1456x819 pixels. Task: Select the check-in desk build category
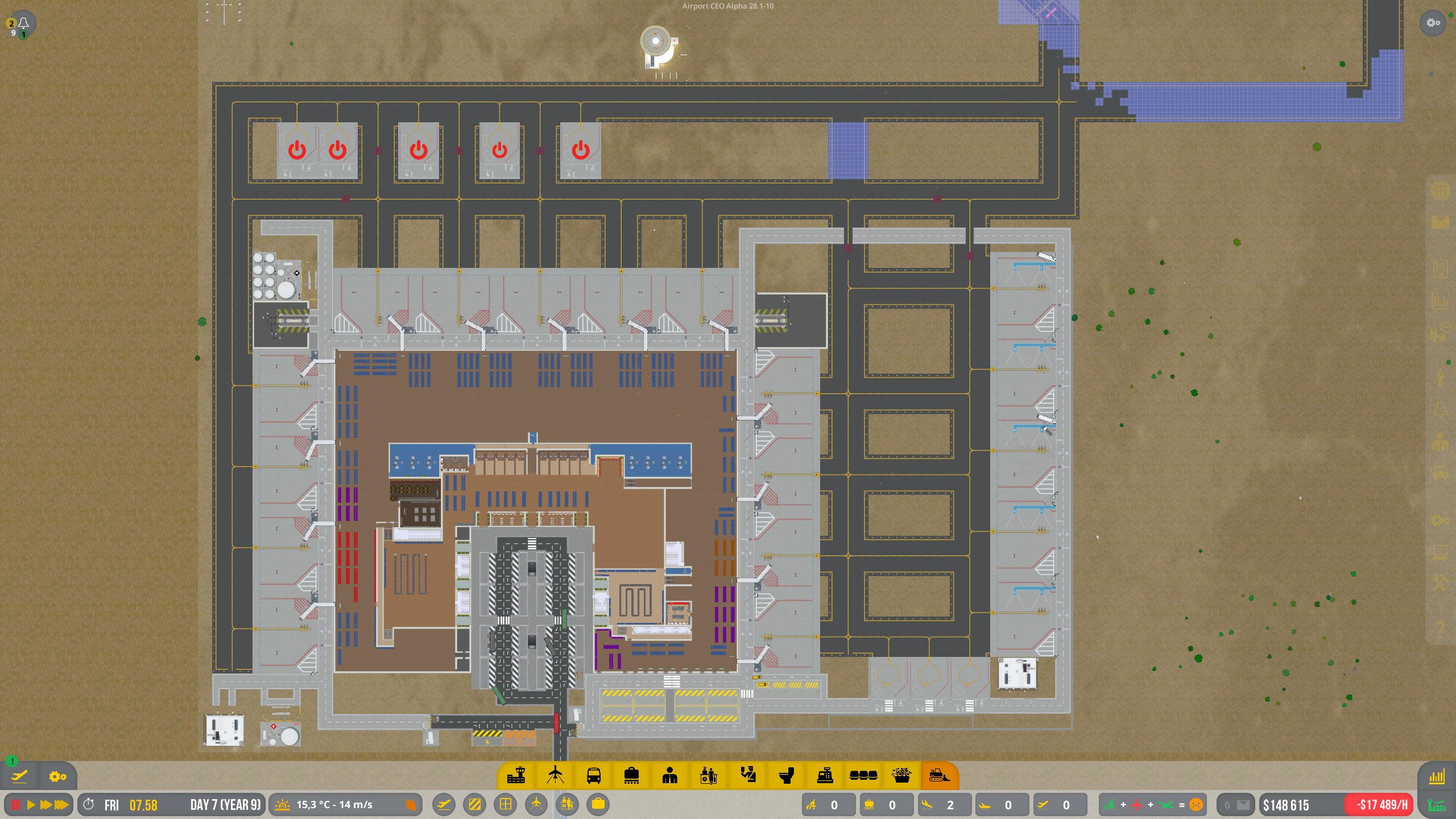(709, 776)
